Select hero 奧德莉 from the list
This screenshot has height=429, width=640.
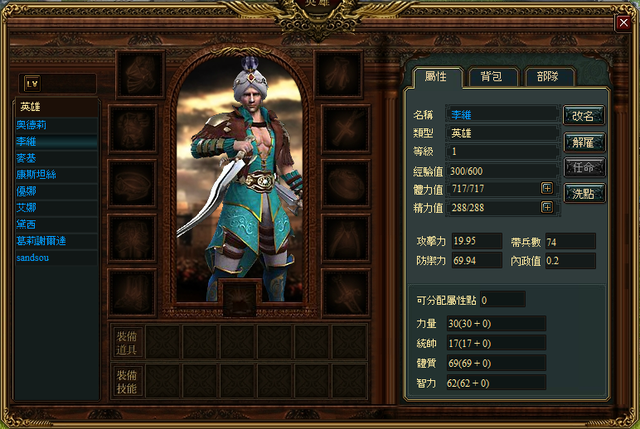[55, 125]
